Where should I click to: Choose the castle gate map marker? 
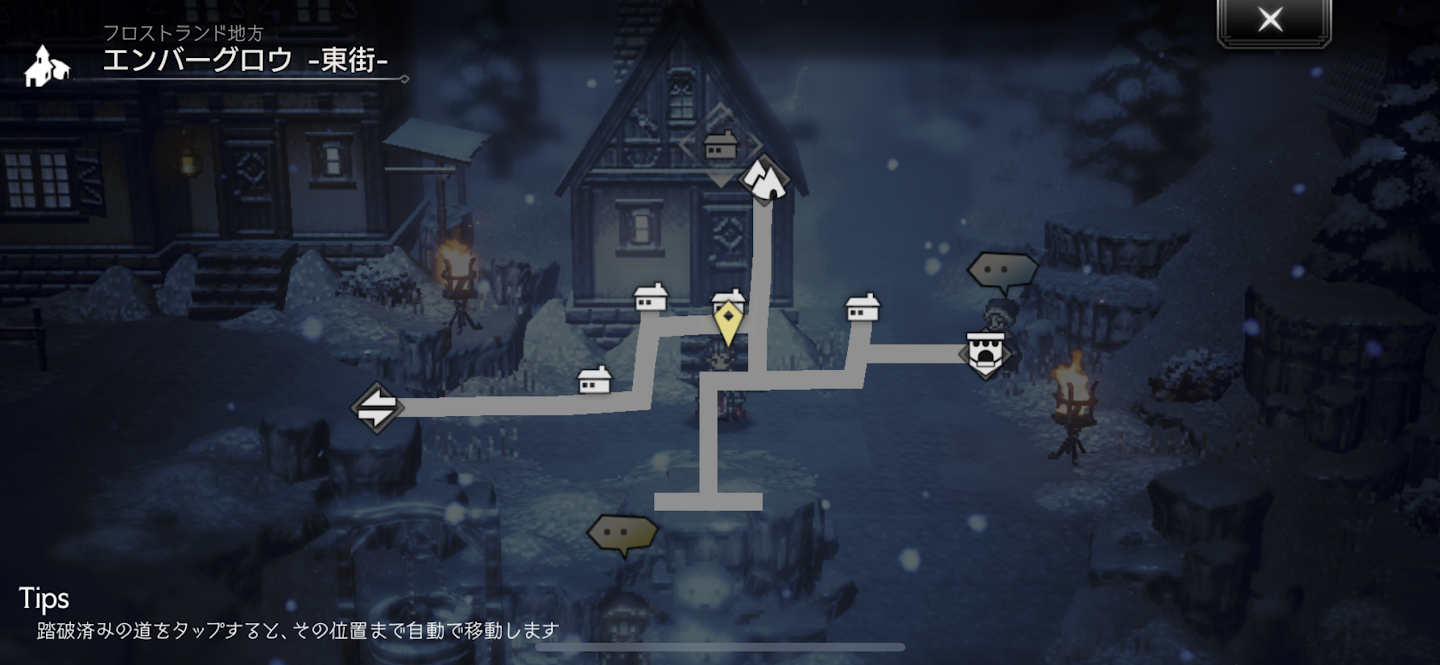click(986, 352)
